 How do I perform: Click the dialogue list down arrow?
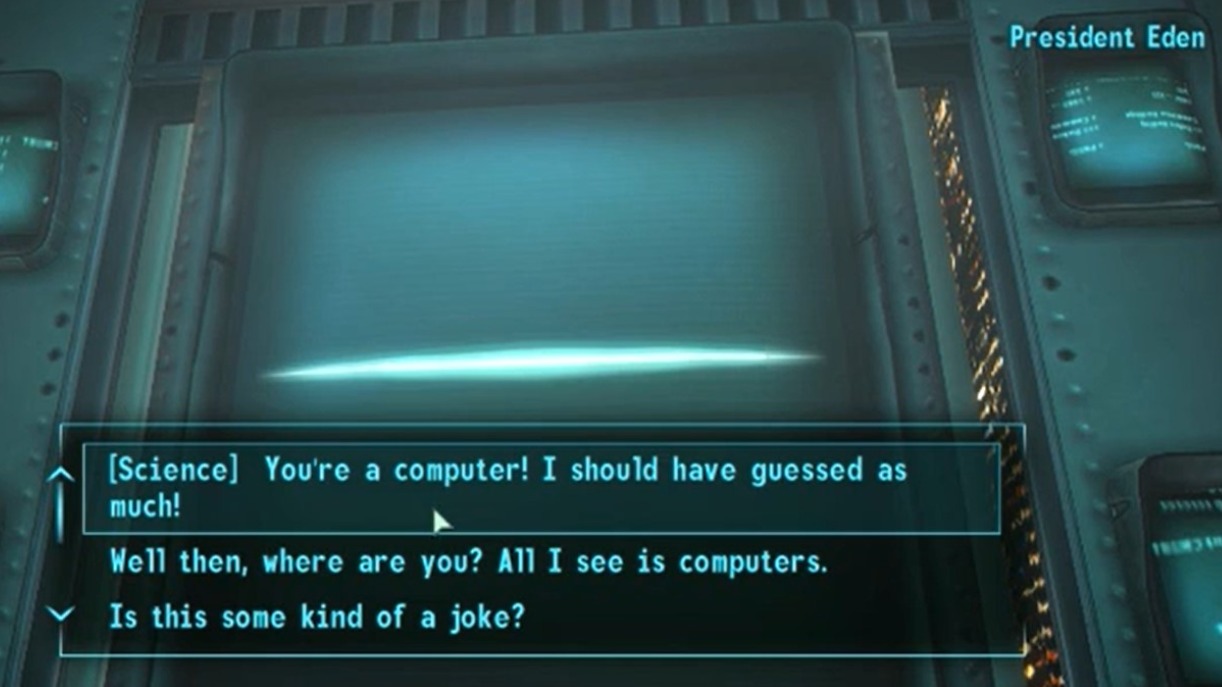tap(61, 615)
